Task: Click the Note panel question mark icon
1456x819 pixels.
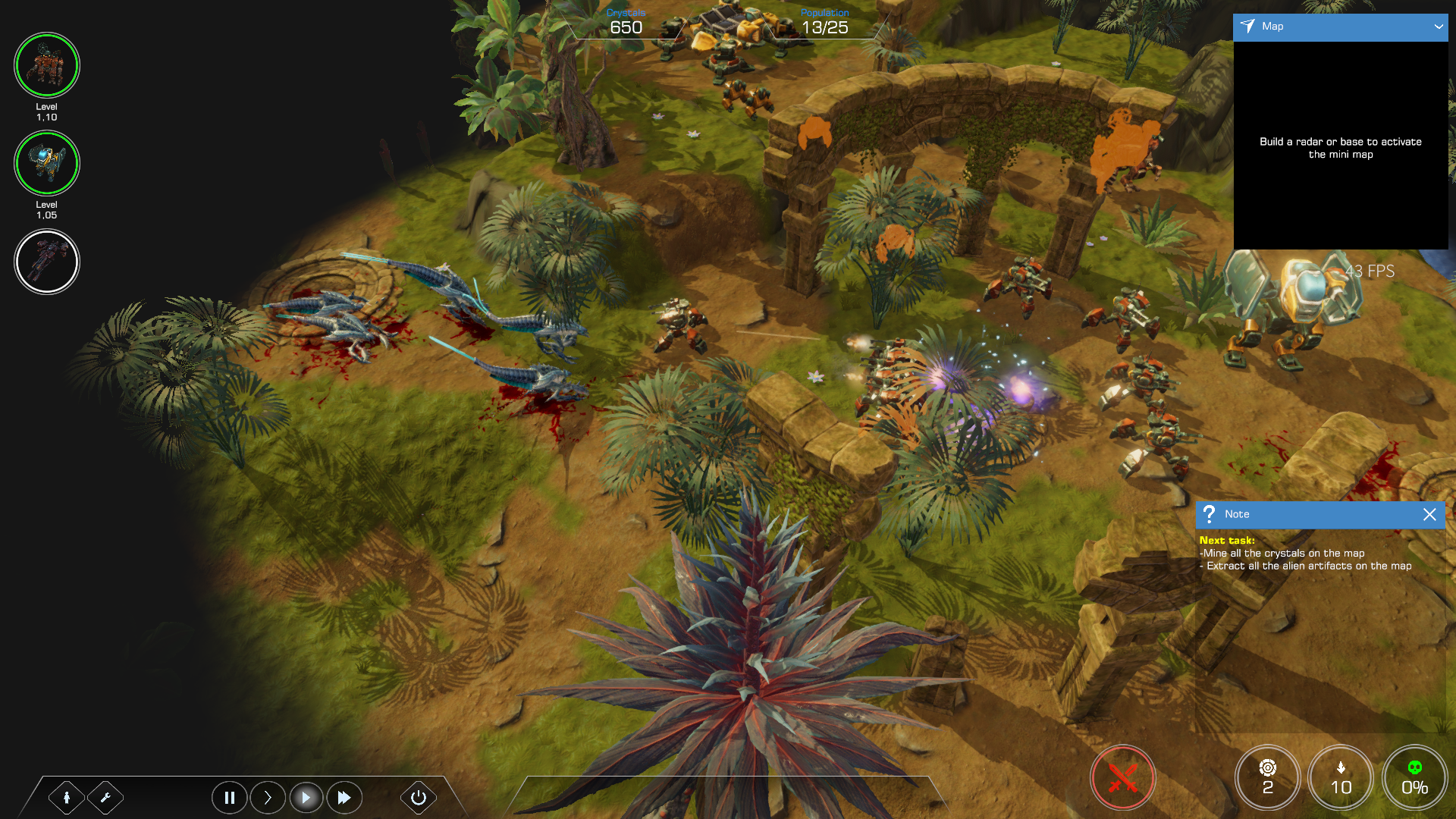Action: [1210, 514]
